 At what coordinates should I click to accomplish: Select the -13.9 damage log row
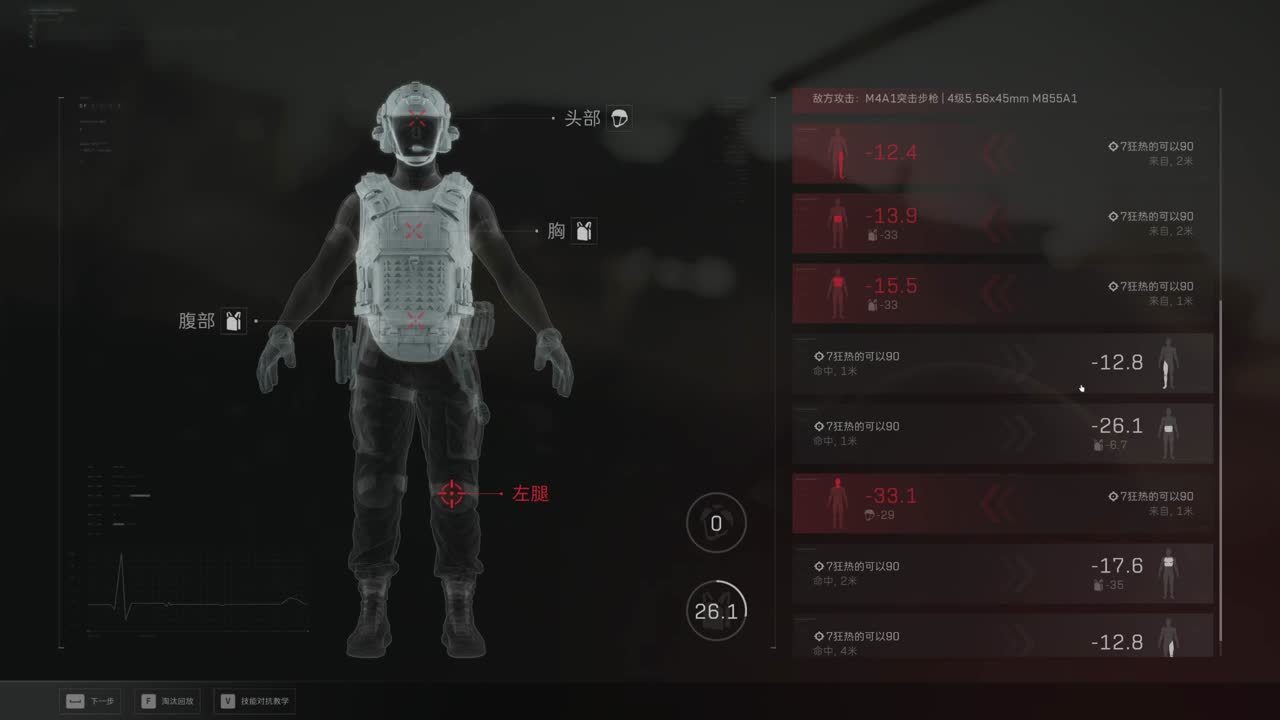1002,224
